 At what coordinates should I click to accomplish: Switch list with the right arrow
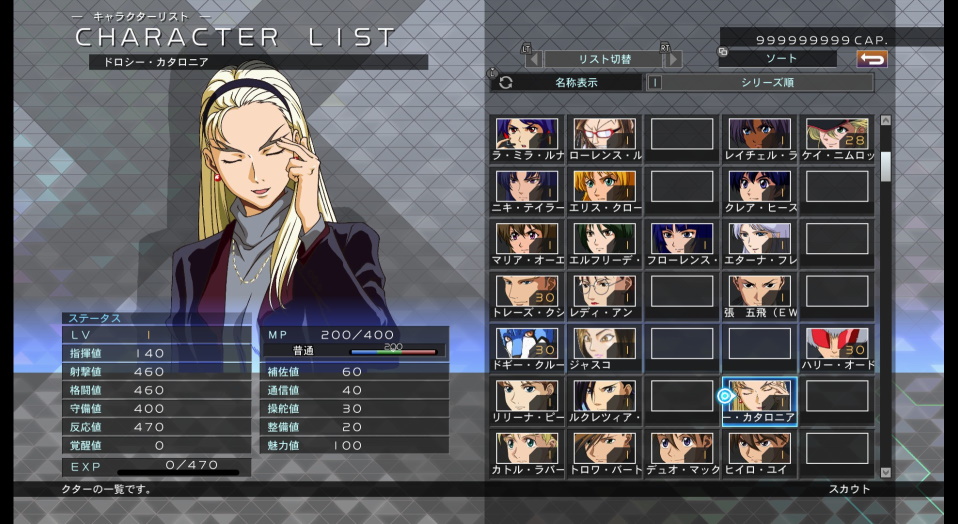[674, 59]
